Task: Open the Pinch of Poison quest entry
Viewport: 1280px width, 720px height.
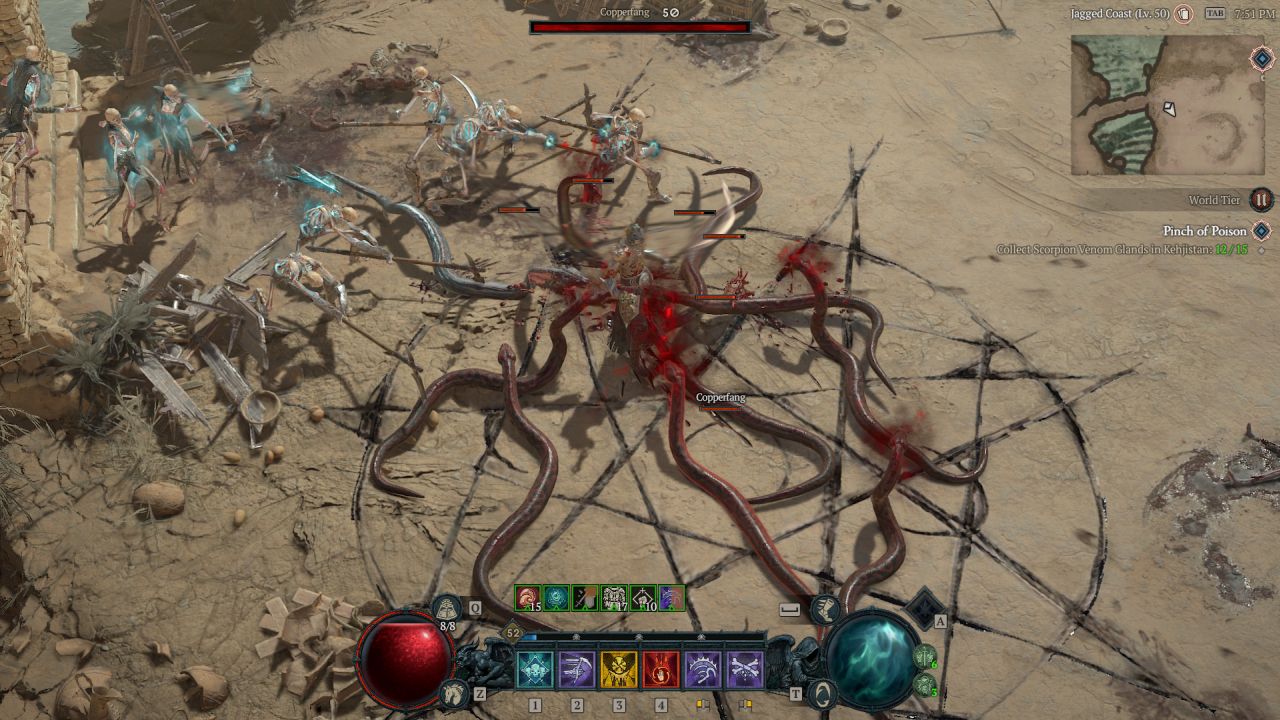Action: pos(1204,229)
